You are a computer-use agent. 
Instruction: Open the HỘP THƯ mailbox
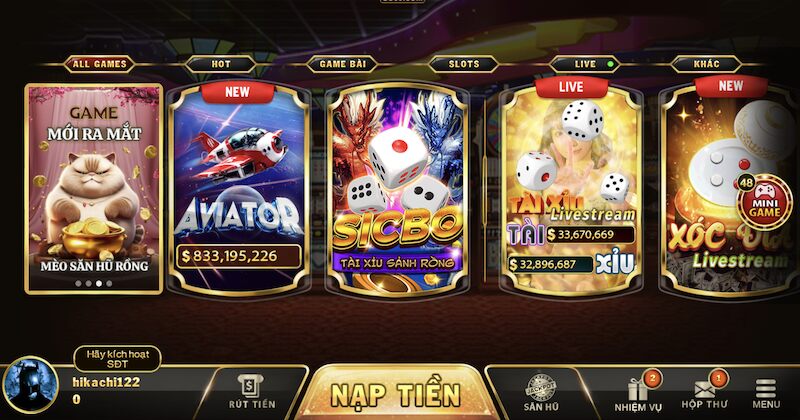704,392
